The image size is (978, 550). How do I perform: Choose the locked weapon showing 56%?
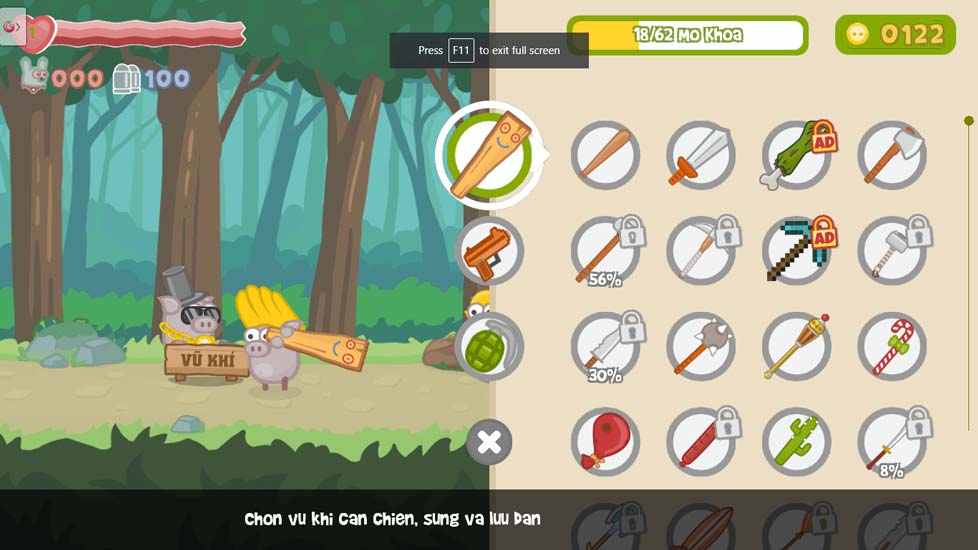[x=605, y=251]
